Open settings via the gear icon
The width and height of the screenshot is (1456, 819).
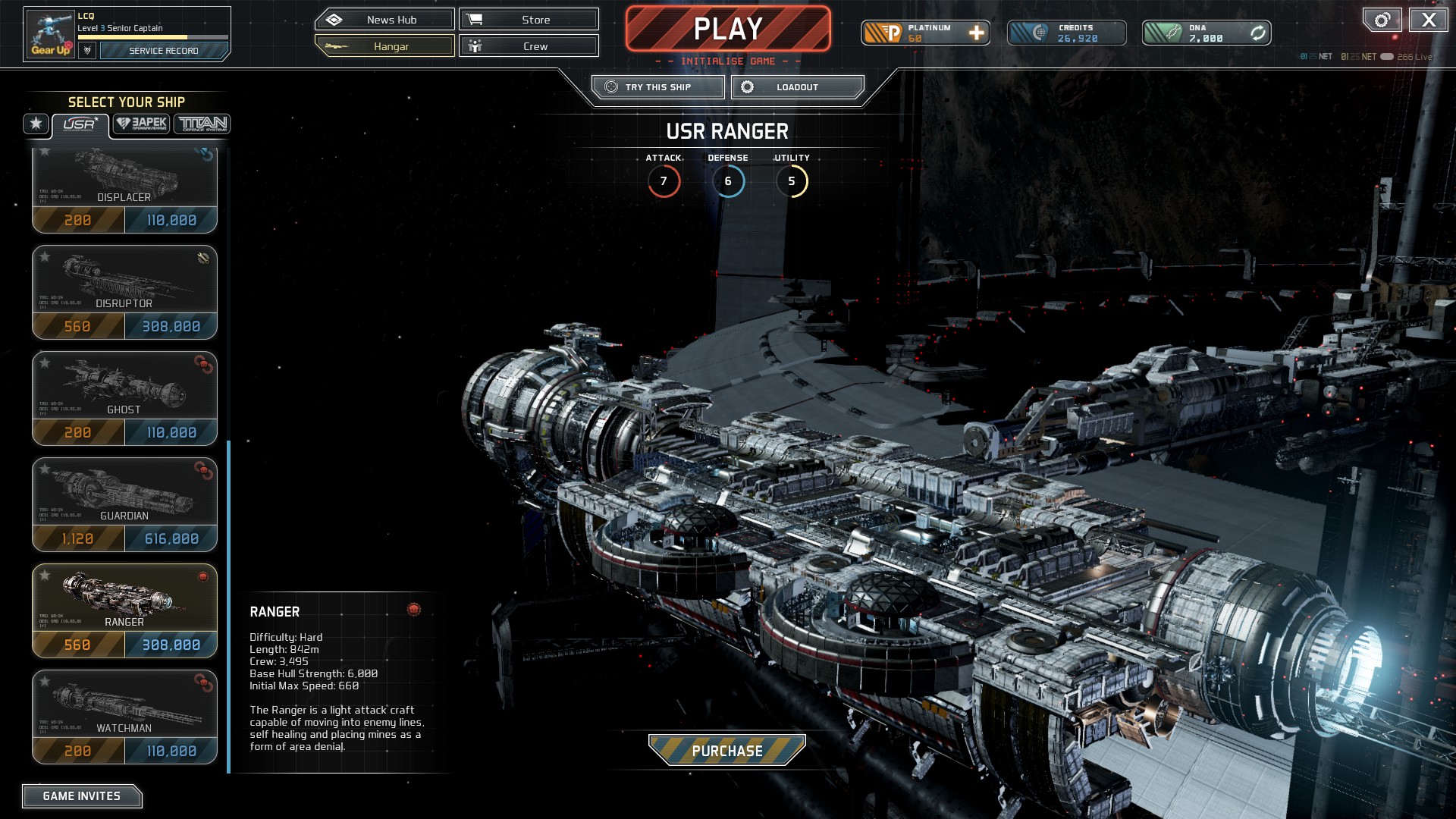click(1382, 20)
